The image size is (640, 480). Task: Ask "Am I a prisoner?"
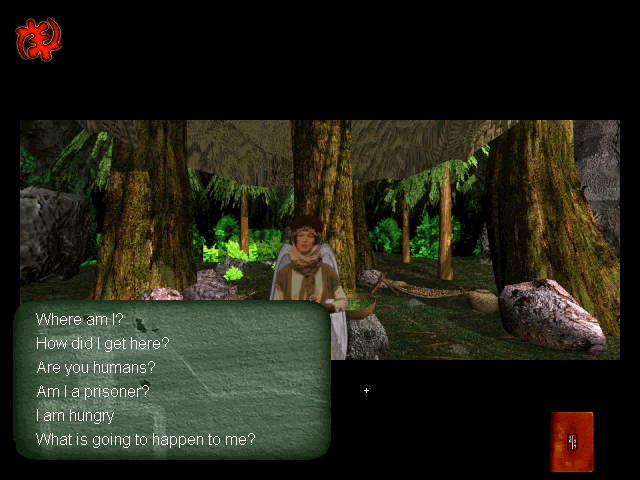click(93, 391)
